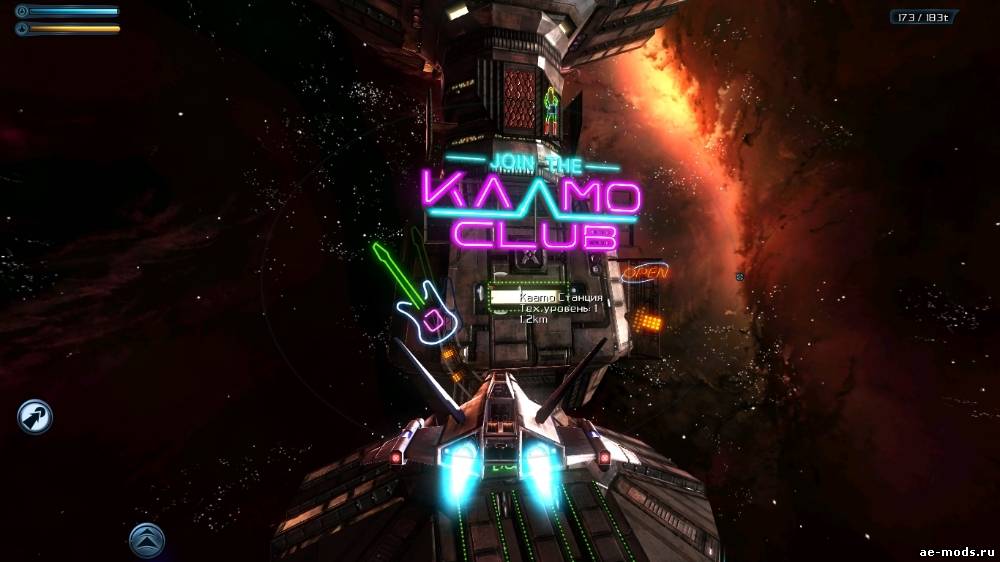The image size is (1000, 562).
Task: Select the Kaamo Станция docking target marker
Action: point(503,297)
